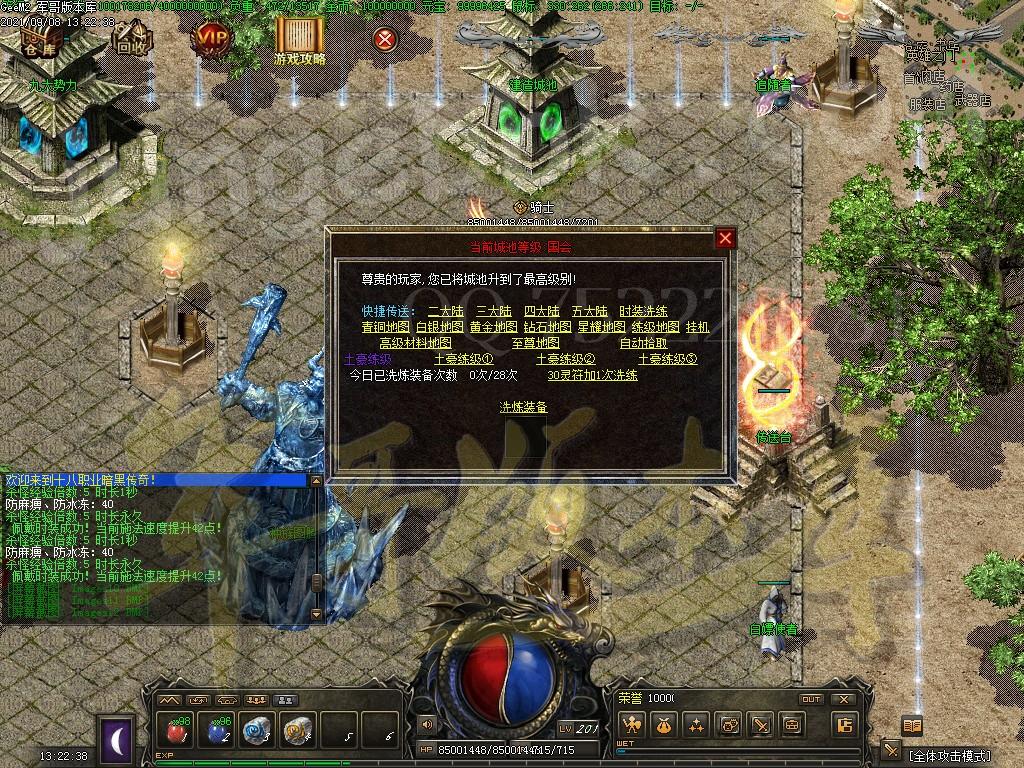The height and width of the screenshot is (768, 1024).
Task: Enter the 至尊地图 supreme map
Action: pyautogui.click(x=535, y=343)
